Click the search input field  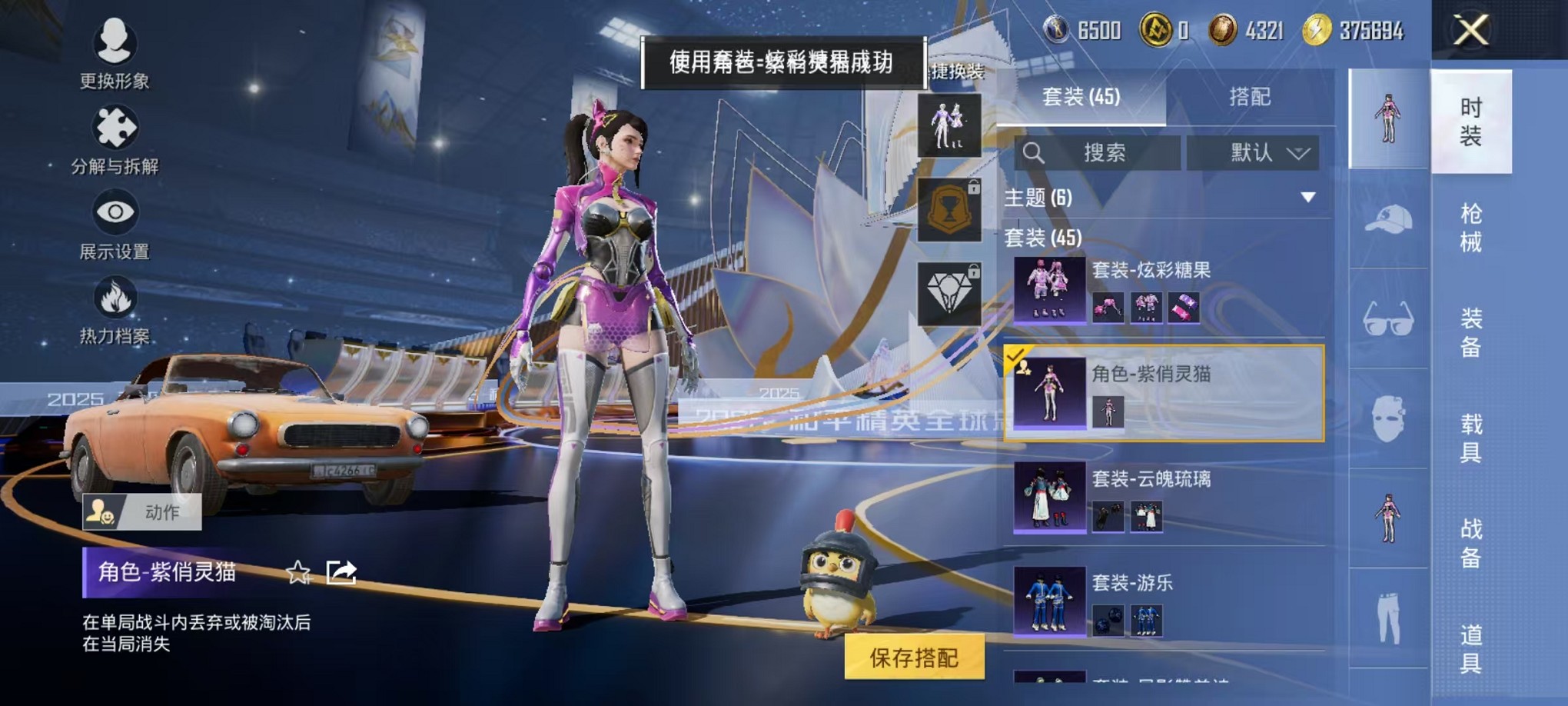click(1099, 152)
